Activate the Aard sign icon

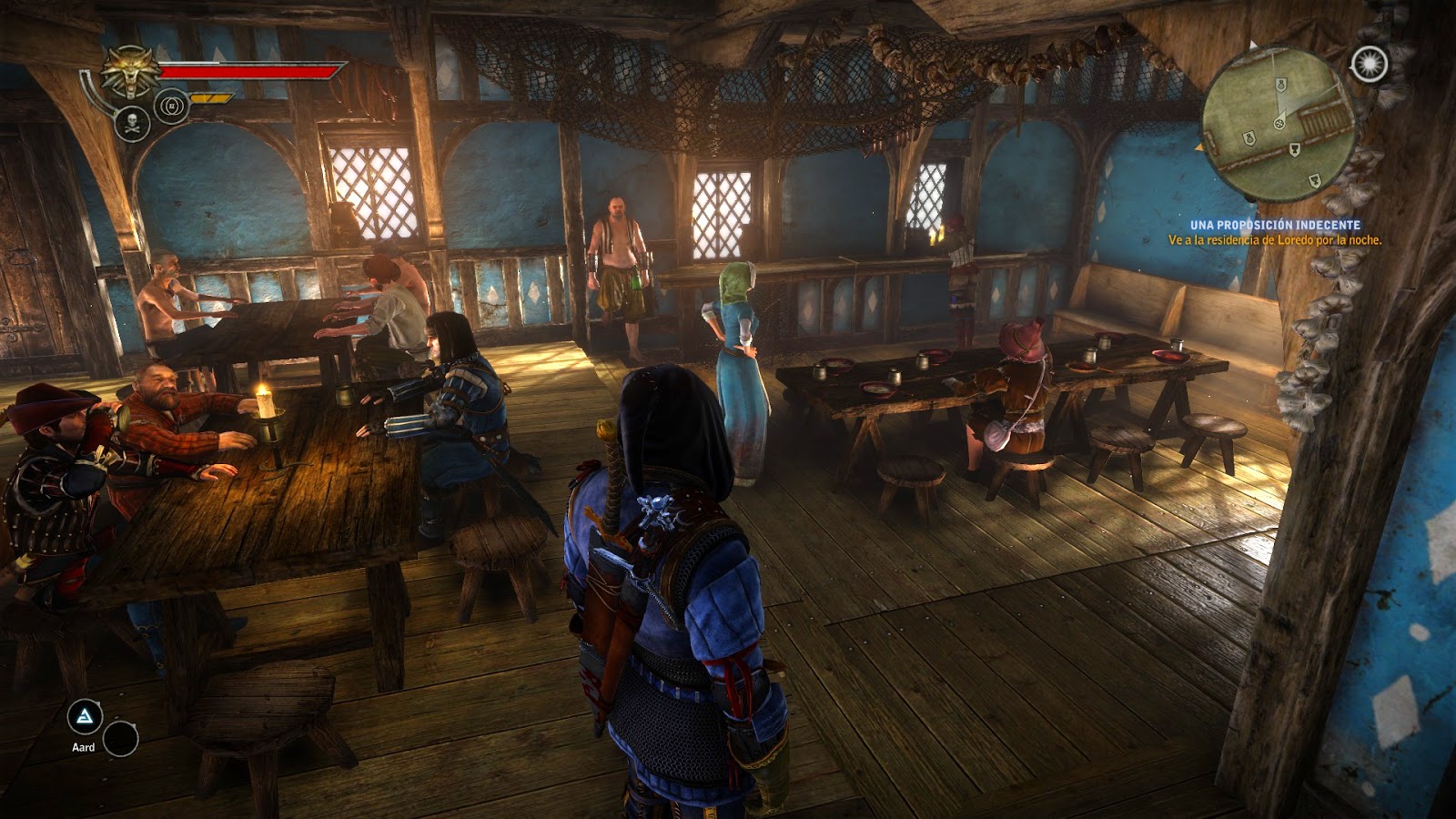pyautogui.click(x=85, y=718)
